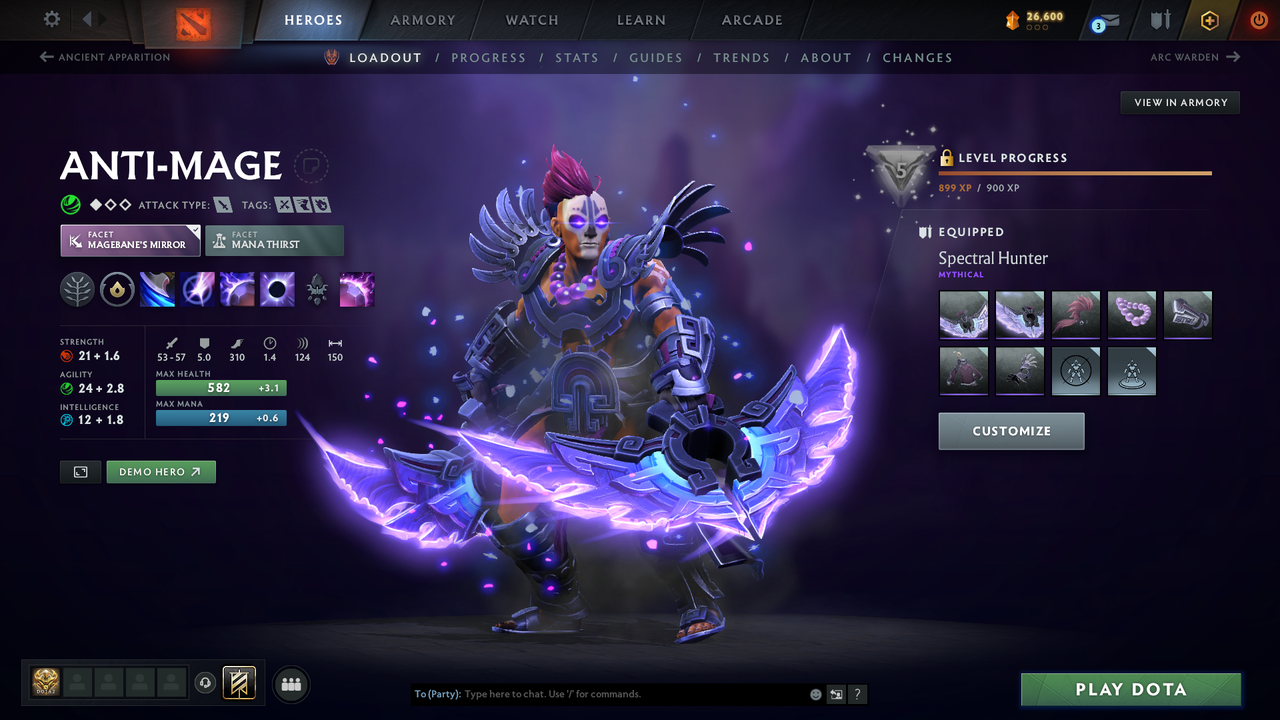Click the Level Progress XP bar
The image size is (1280, 720).
[x=1075, y=171]
